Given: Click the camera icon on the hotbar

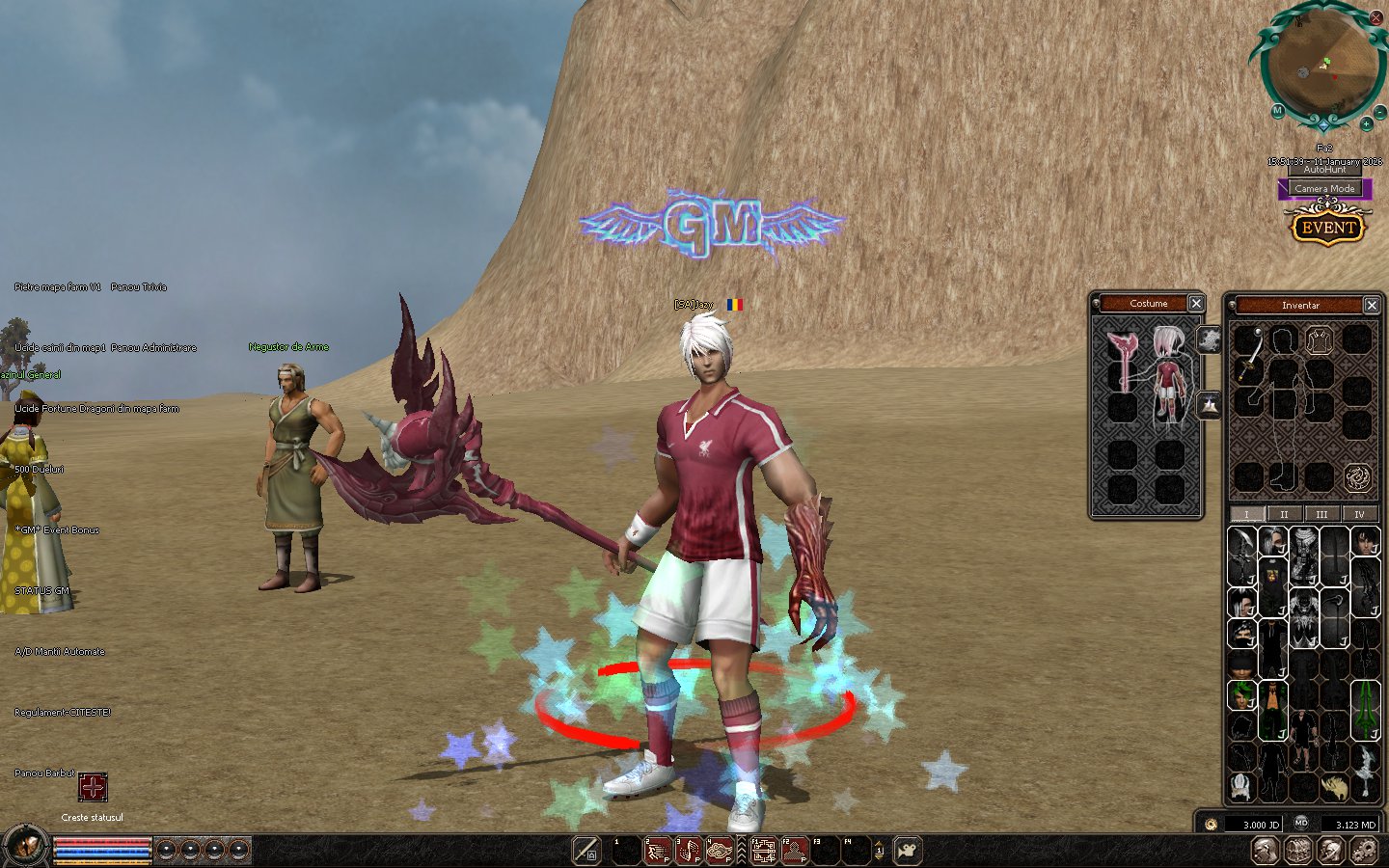Looking at the screenshot, I should coord(908,851).
